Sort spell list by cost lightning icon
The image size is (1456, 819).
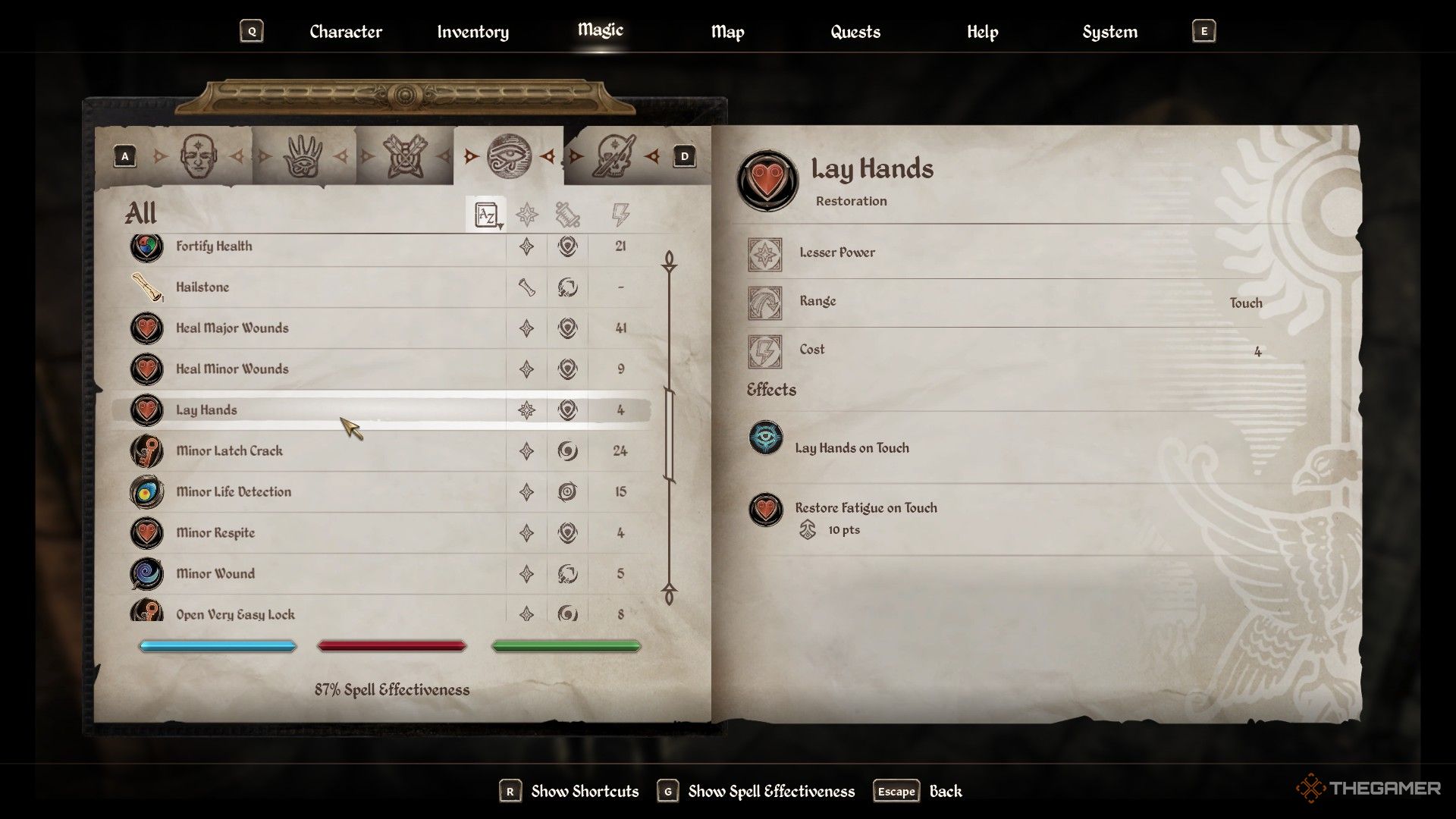(x=620, y=215)
